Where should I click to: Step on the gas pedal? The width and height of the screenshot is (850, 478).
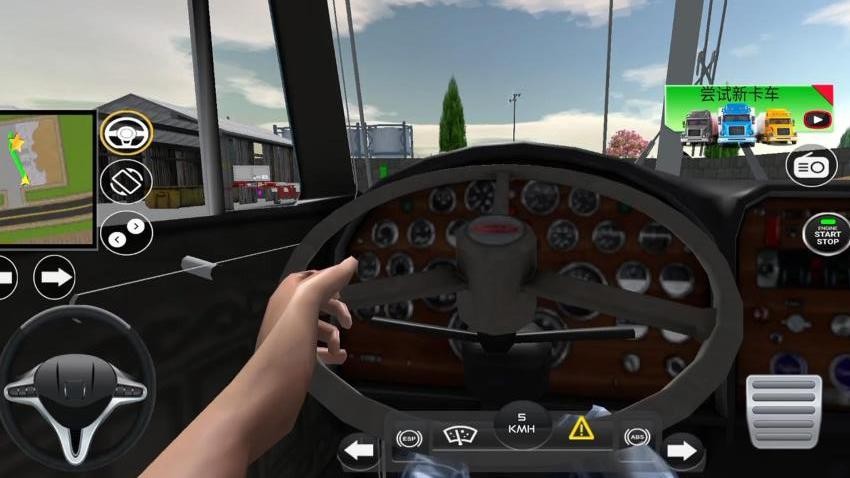[785, 410]
